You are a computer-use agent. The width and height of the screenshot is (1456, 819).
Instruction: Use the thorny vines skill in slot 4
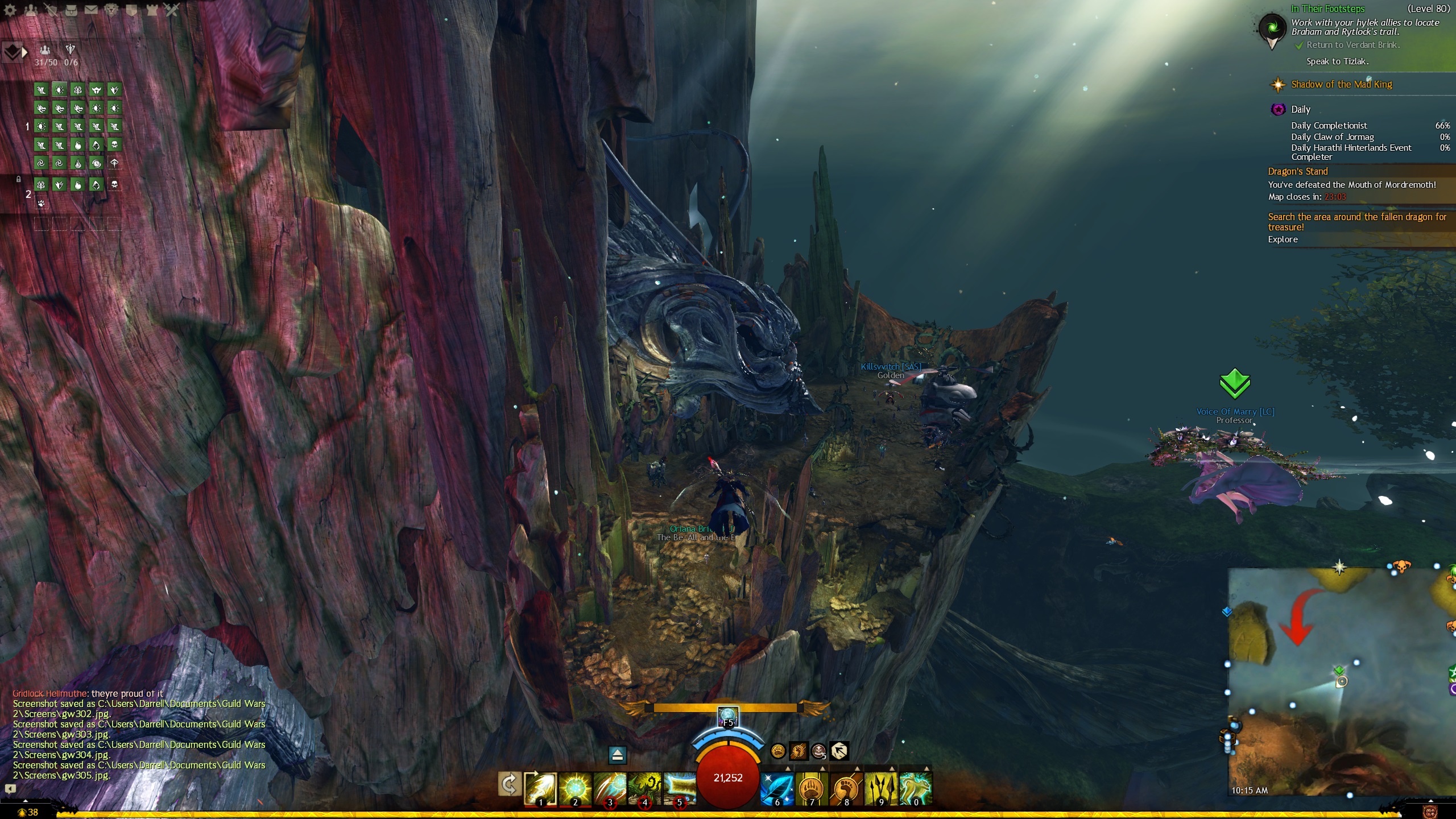click(644, 788)
